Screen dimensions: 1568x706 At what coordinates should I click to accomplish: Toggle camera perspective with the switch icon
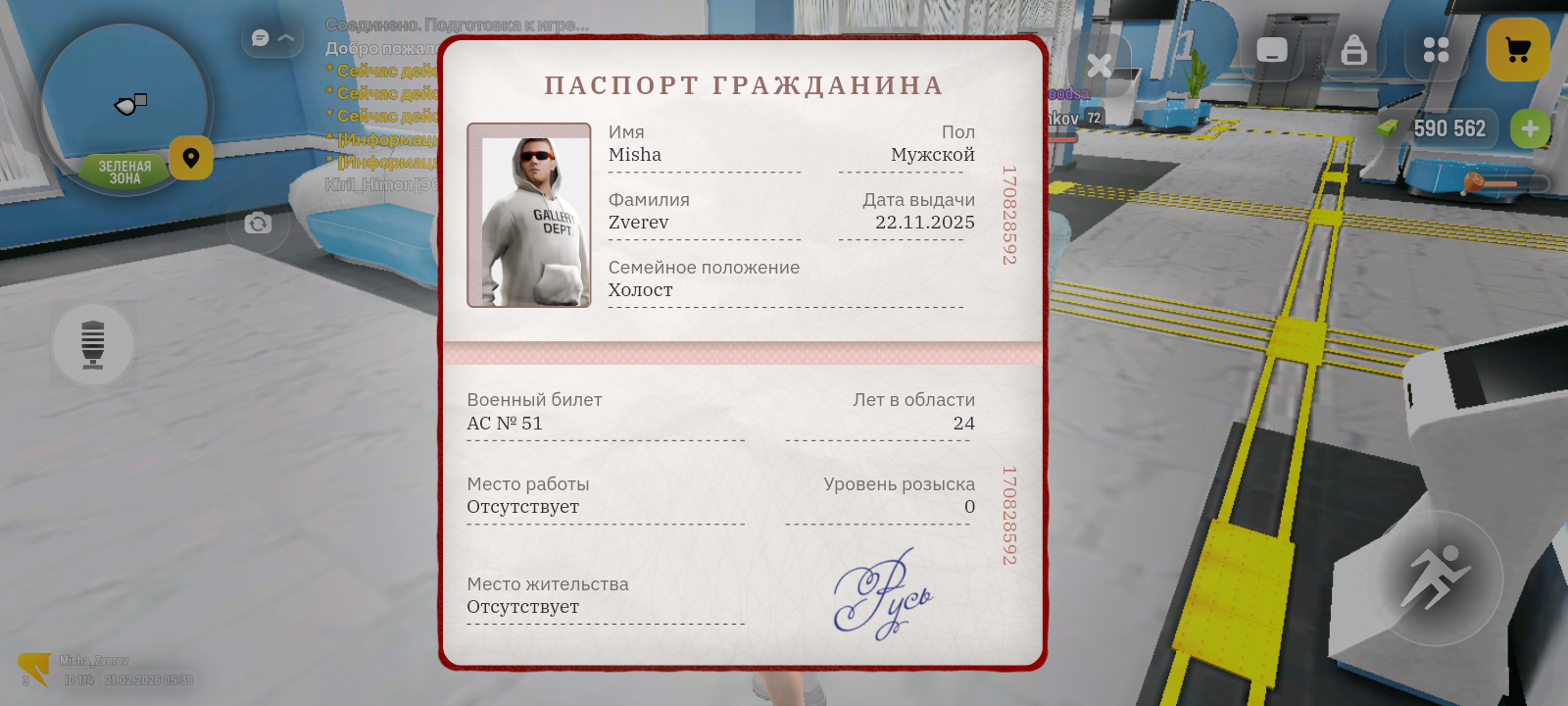coord(258,224)
